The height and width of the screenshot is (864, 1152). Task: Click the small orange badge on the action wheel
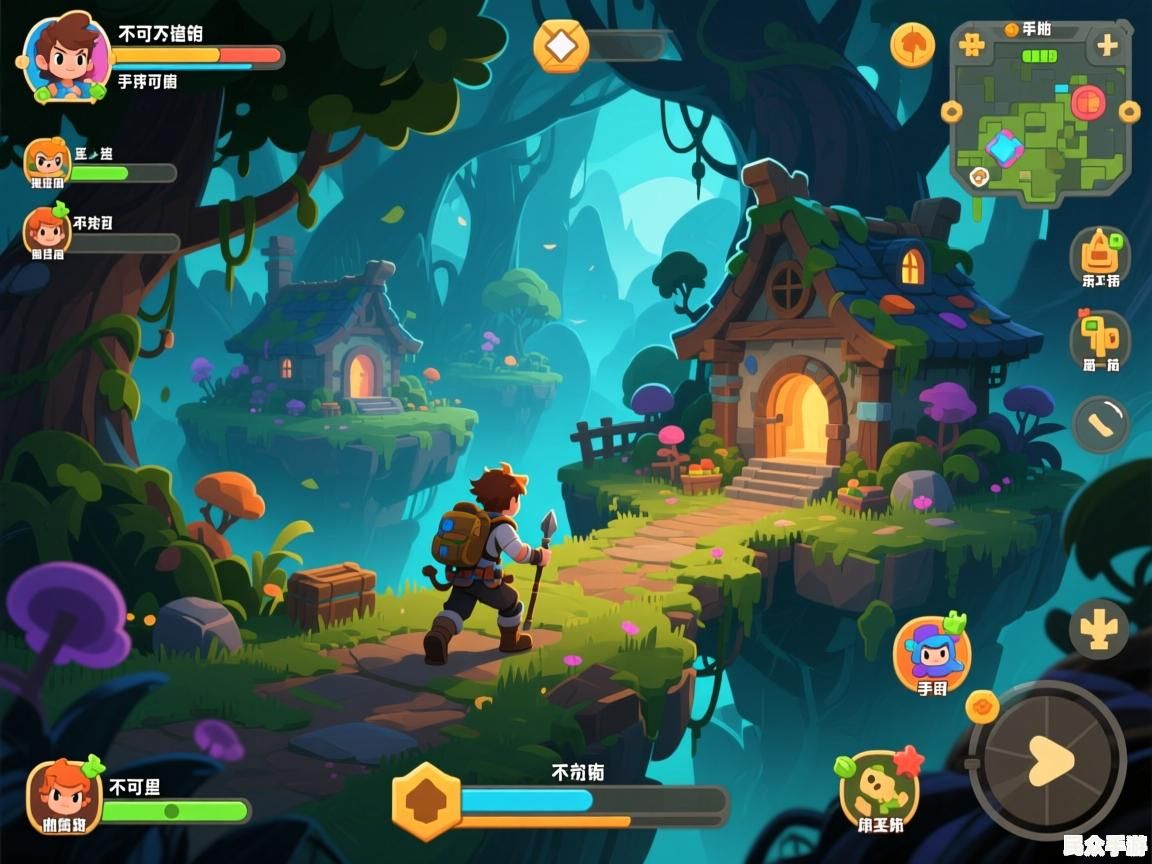tap(982, 706)
